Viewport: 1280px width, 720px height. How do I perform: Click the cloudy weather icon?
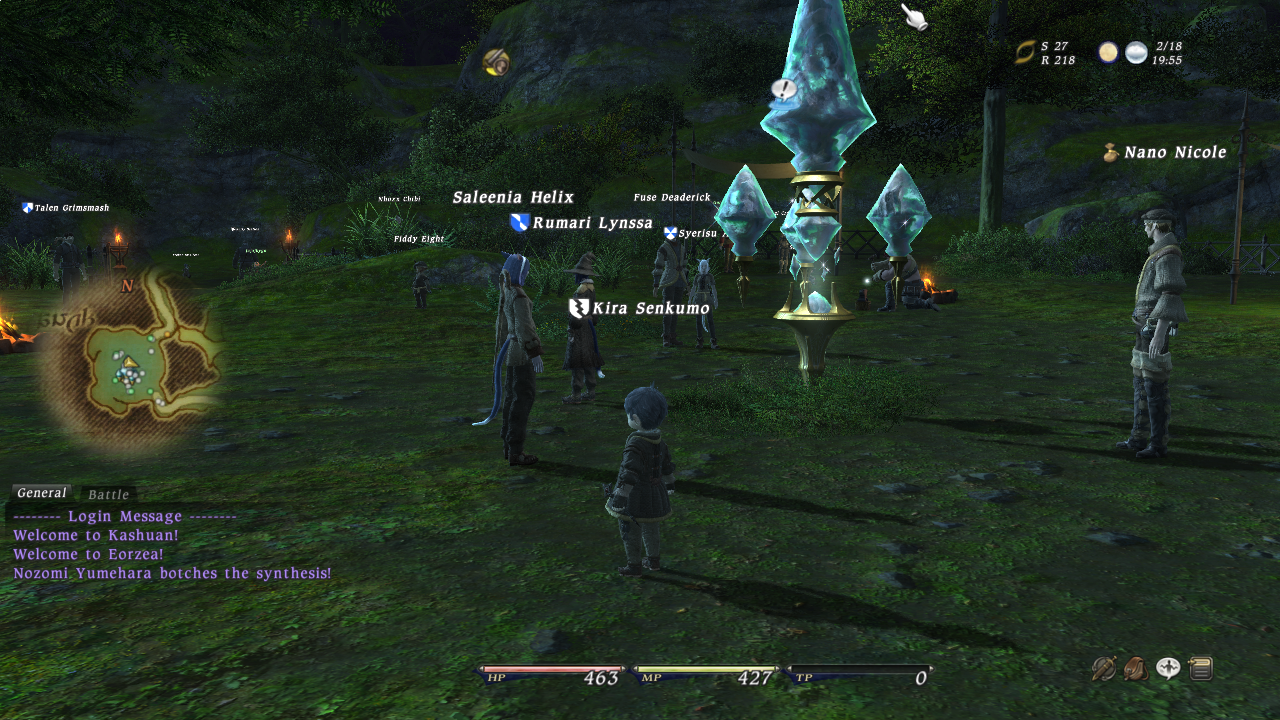click(1136, 53)
